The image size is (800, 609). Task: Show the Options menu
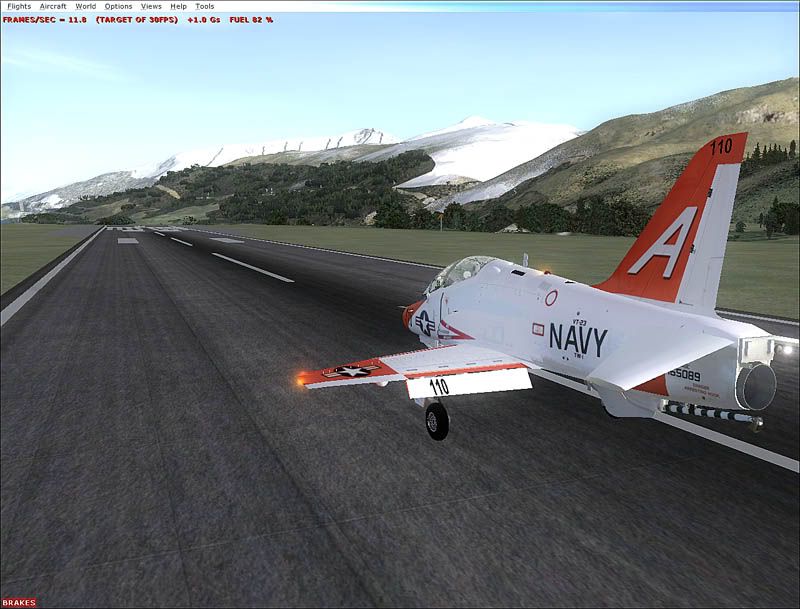click(118, 6)
